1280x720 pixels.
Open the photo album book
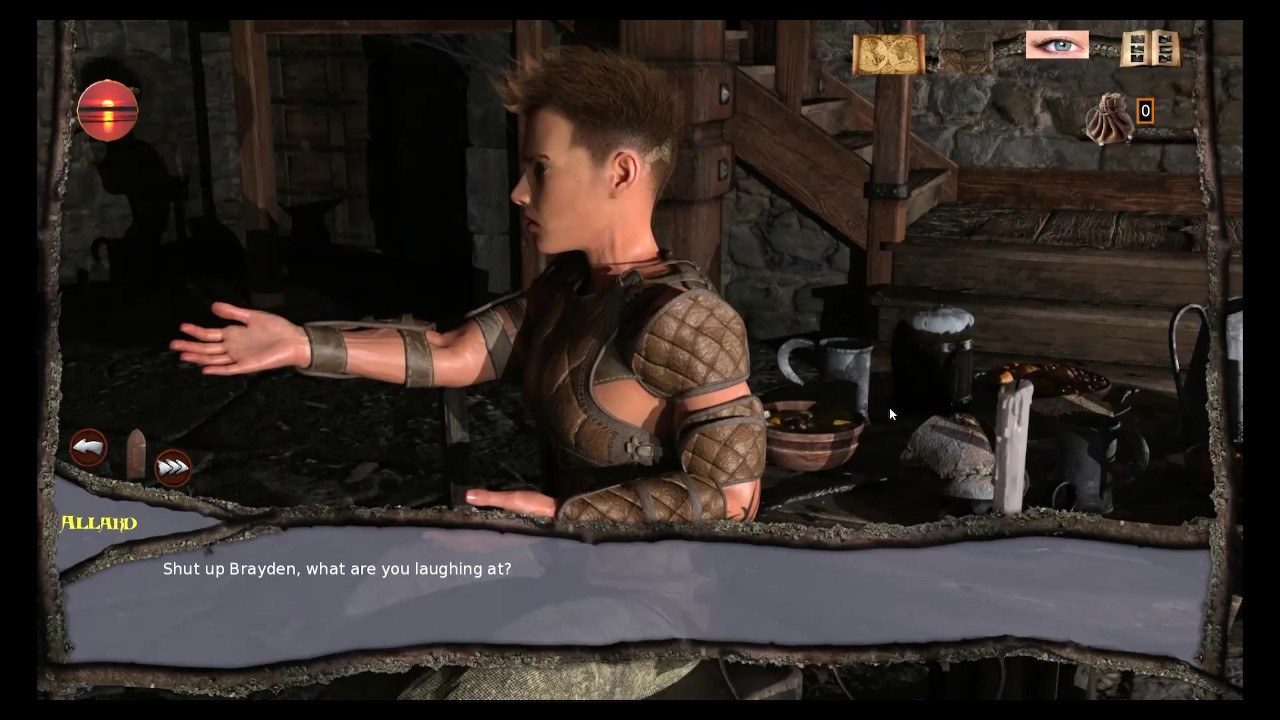(1150, 48)
